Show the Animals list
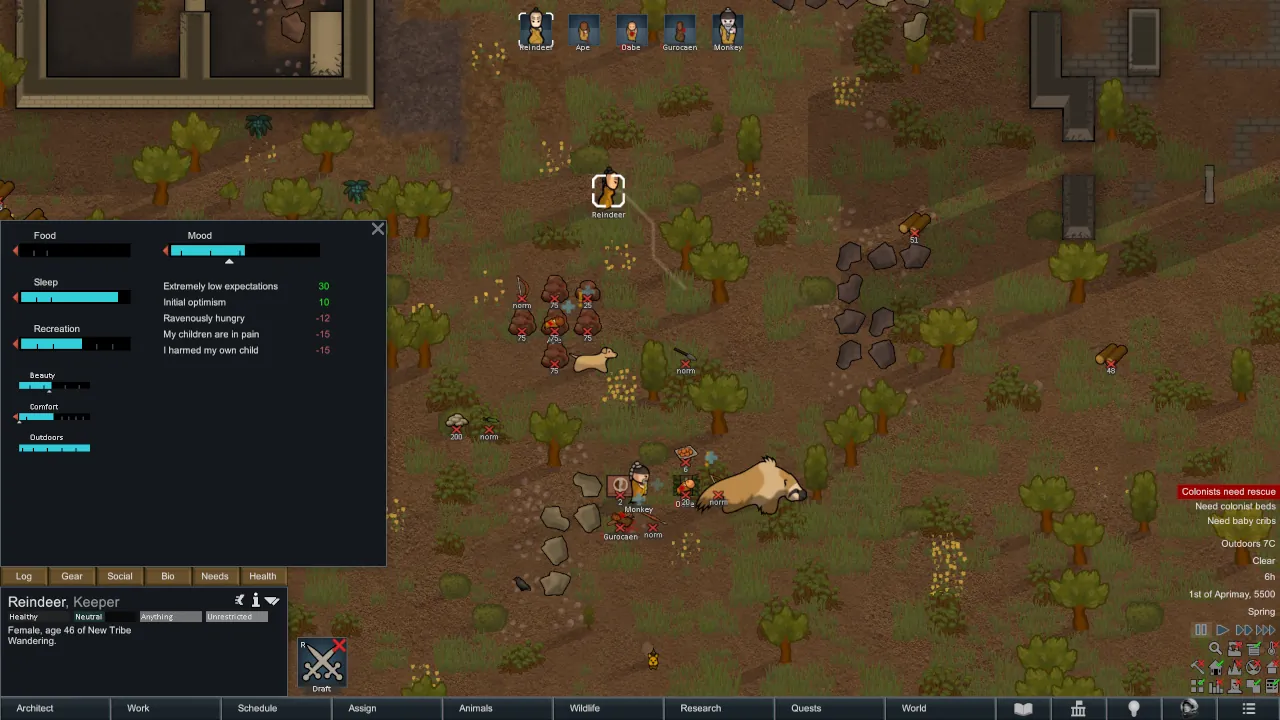The width and height of the screenshot is (1280, 720). [x=475, y=708]
